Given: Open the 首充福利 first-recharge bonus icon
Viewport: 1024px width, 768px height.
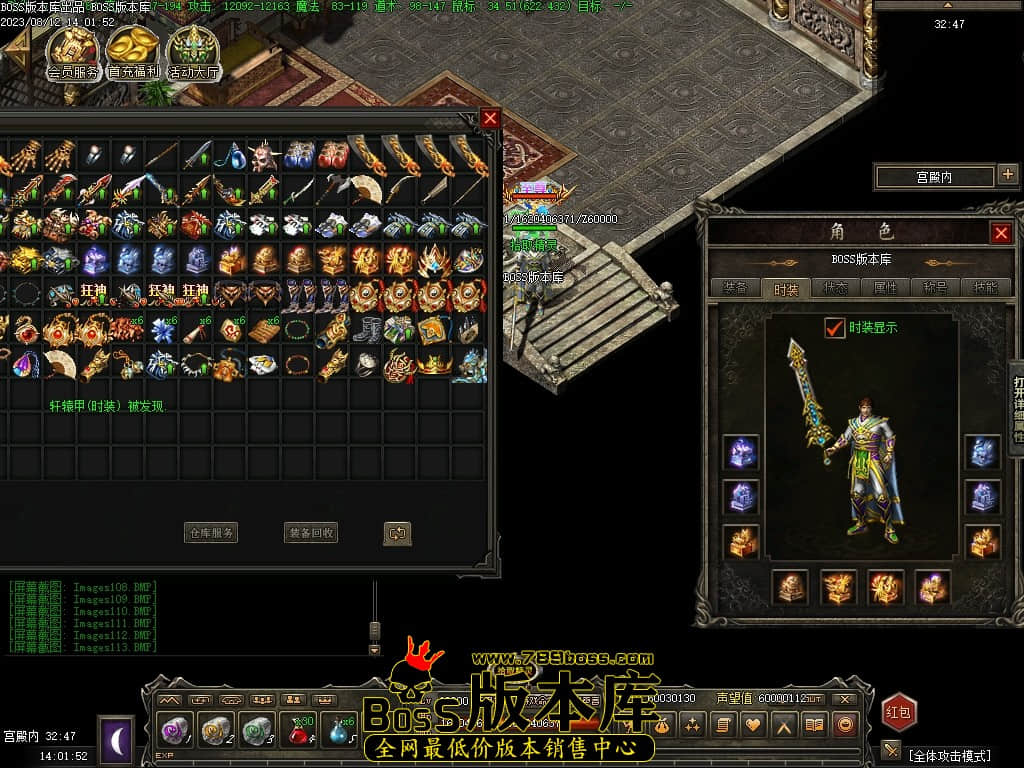Looking at the screenshot, I should pos(133,52).
